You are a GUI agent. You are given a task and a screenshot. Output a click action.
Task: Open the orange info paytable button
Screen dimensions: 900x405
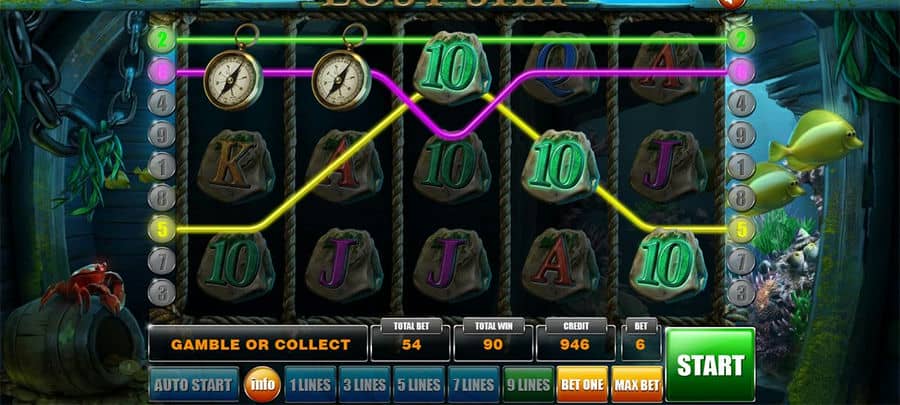[262, 384]
